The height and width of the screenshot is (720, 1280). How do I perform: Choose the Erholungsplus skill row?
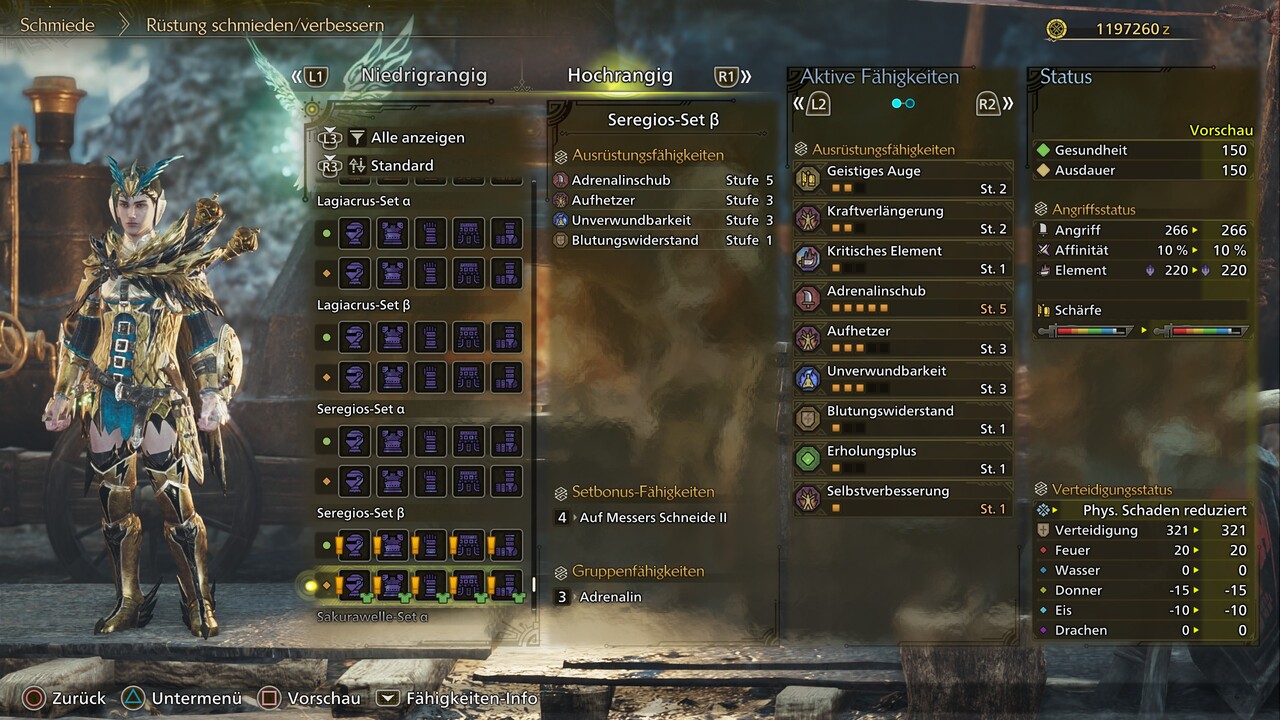tap(903, 459)
